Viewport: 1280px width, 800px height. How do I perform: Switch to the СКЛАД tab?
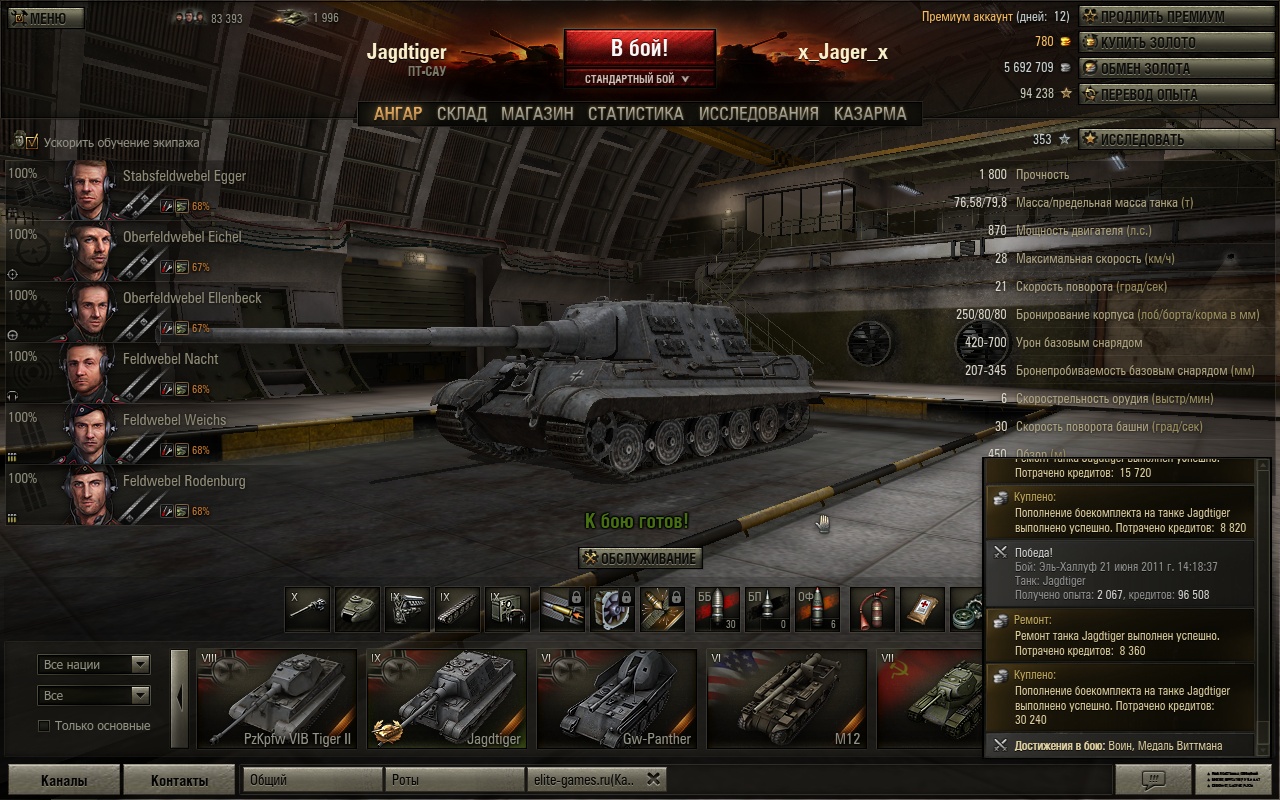click(461, 114)
